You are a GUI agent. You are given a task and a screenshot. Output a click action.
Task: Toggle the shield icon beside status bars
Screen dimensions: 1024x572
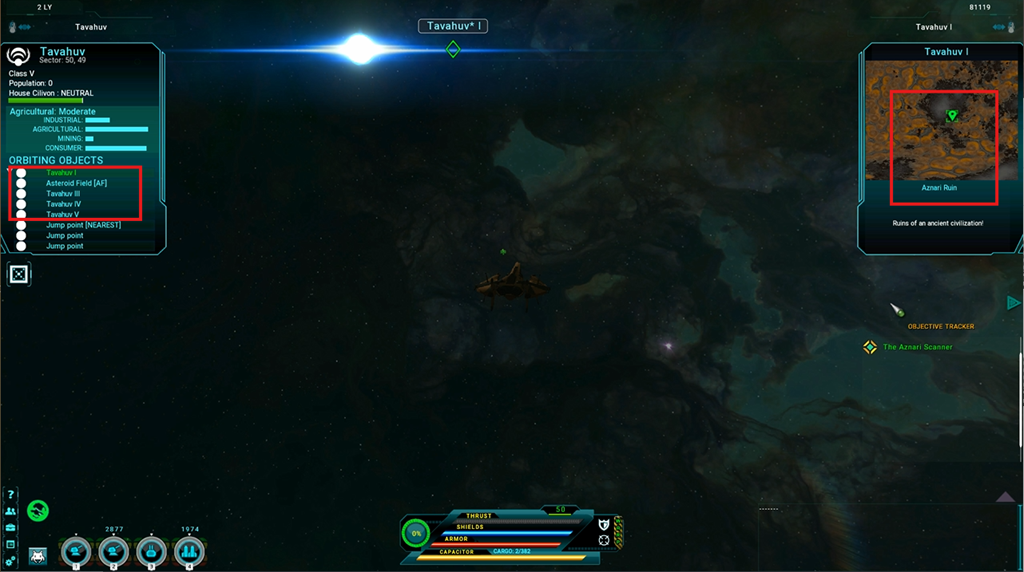(603, 524)
